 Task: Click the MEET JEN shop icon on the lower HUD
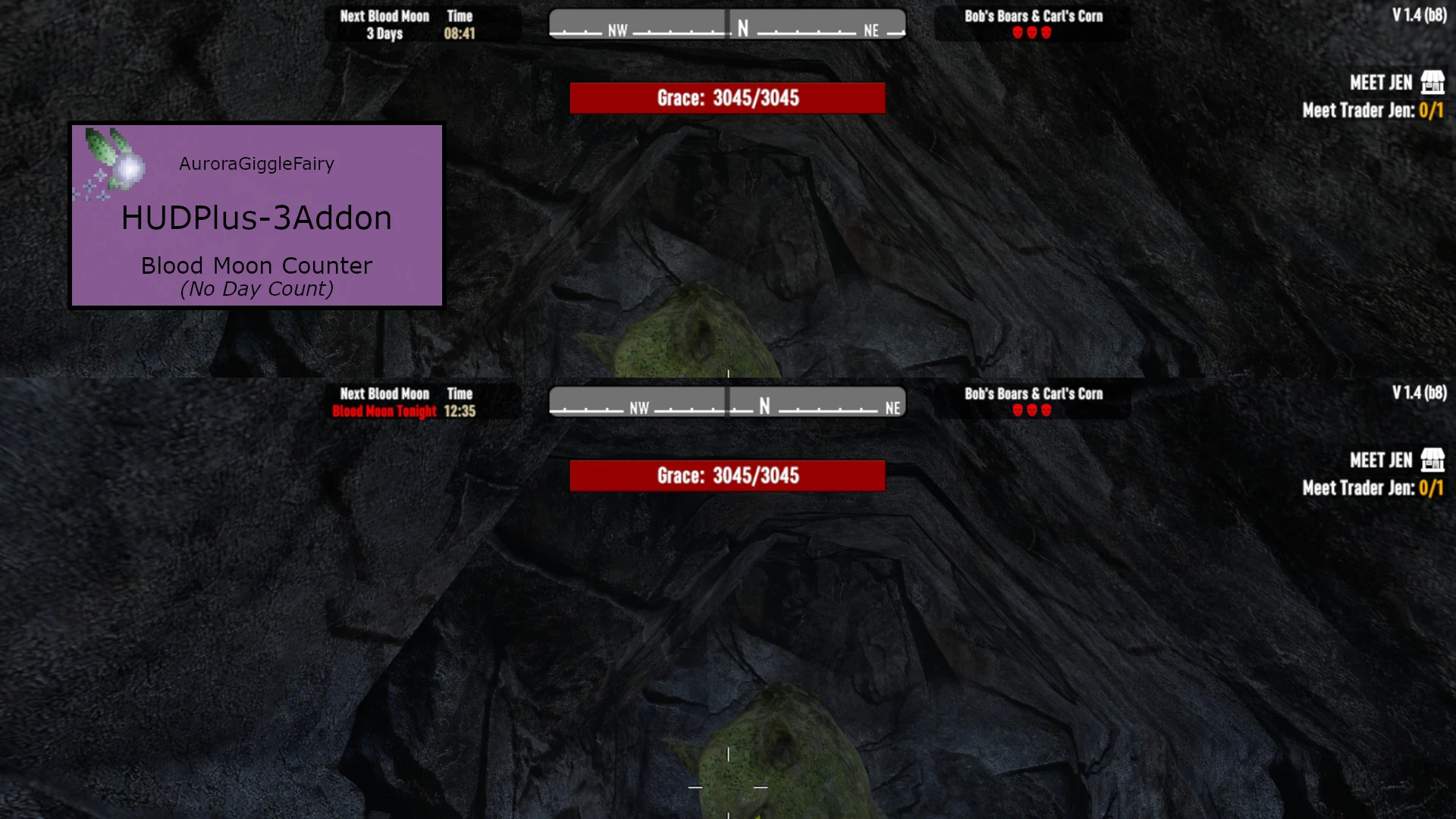(x=1434, y=460)
